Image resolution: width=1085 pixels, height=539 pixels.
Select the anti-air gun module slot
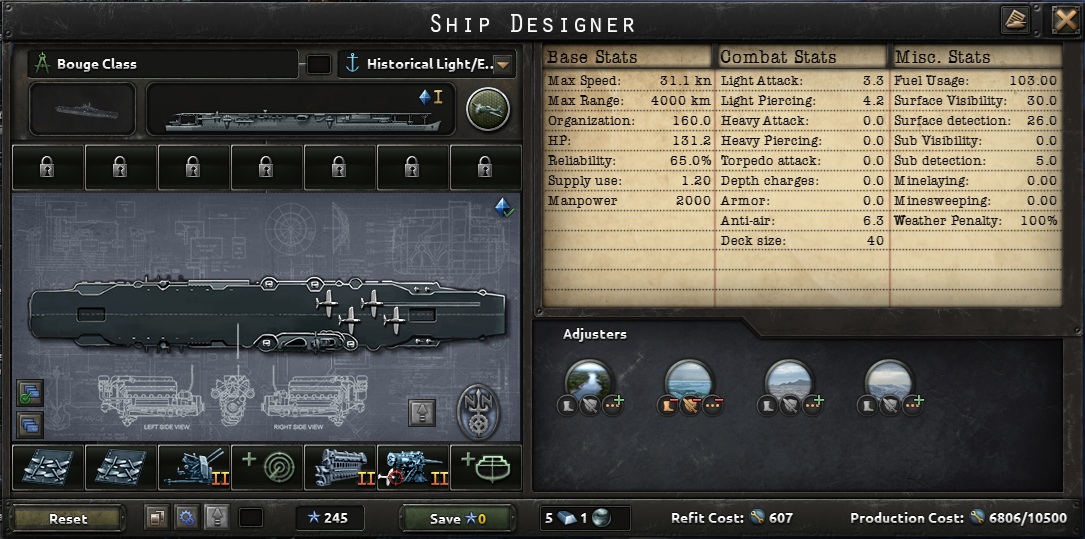(194, 468)
